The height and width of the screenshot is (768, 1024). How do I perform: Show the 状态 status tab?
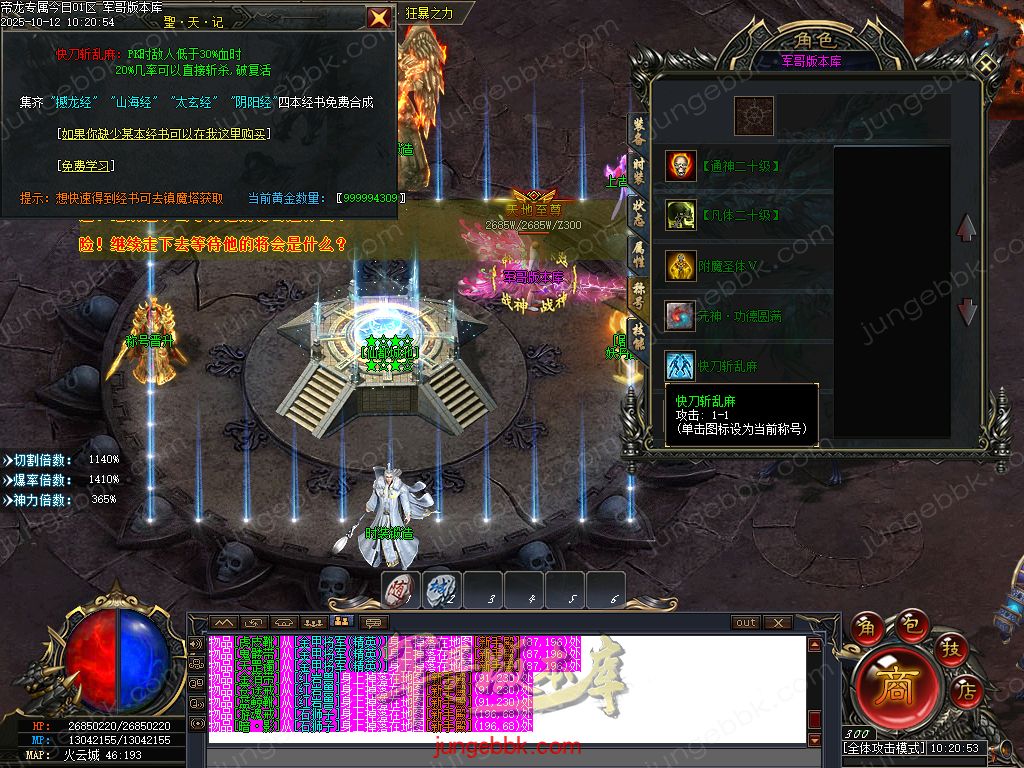click(639, 212)
